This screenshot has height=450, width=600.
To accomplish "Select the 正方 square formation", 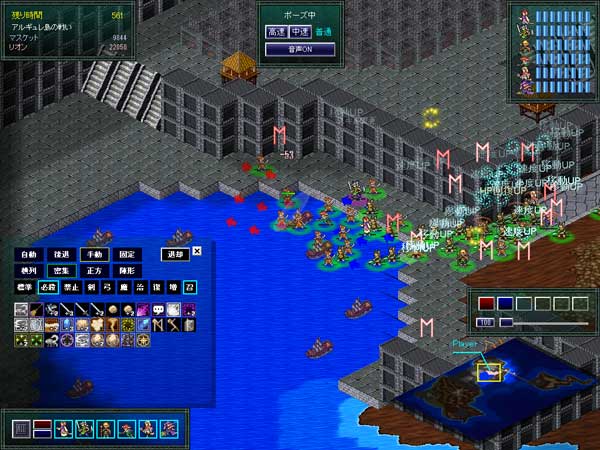I will point(96,271).
